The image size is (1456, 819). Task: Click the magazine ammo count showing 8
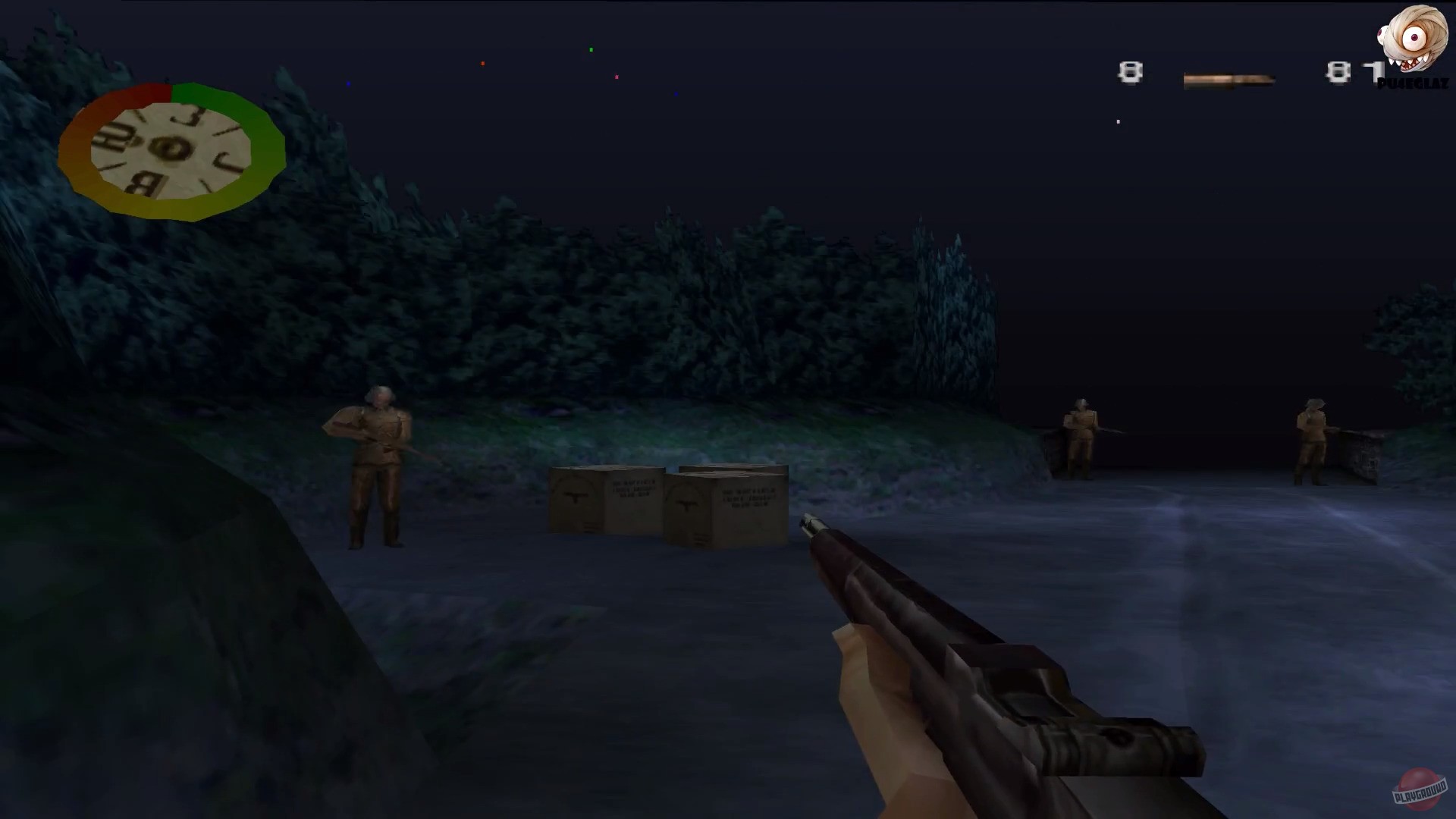[x=1129, y=71]
